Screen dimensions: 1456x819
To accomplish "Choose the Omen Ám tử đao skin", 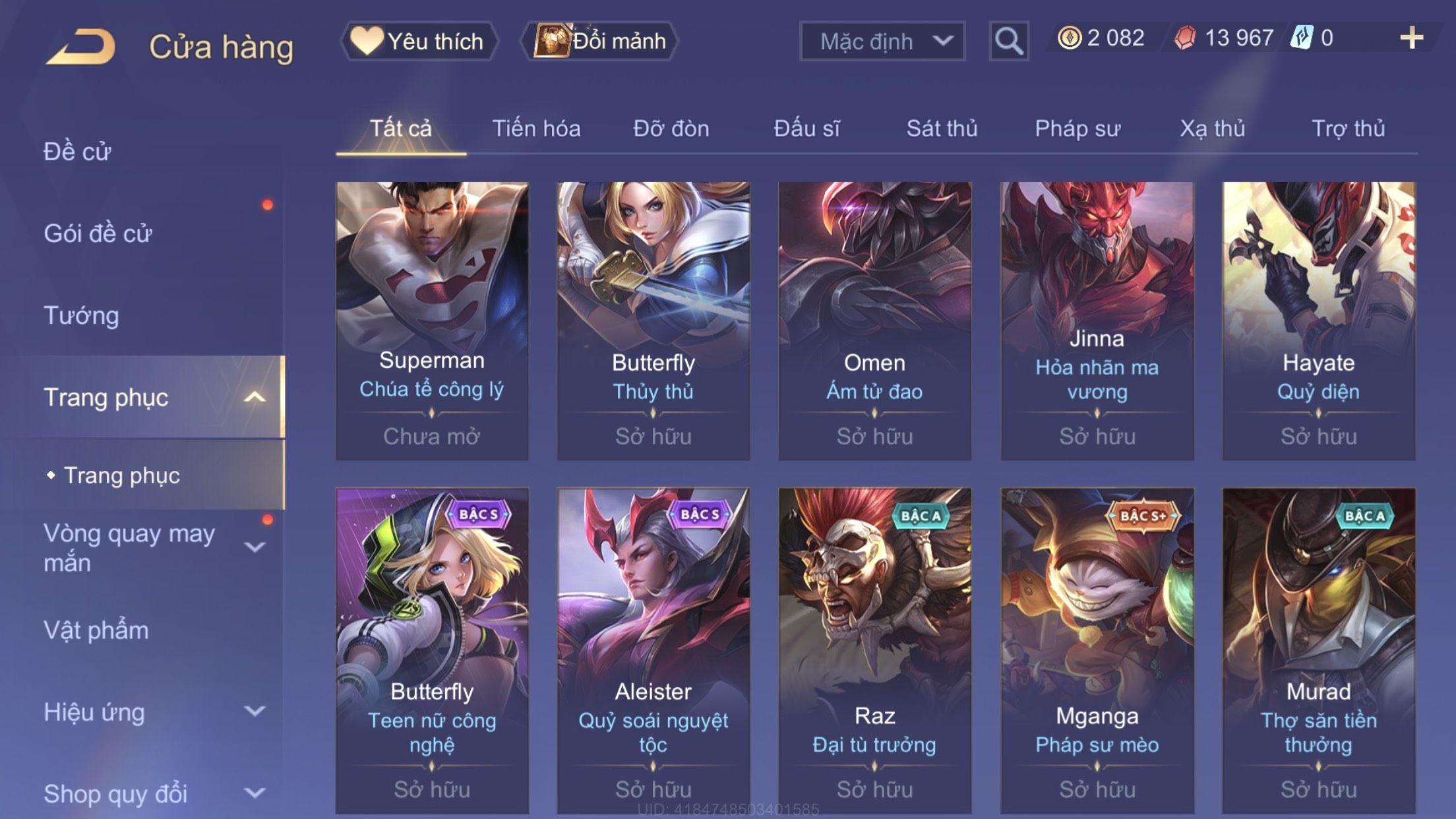I will [874, 320].
